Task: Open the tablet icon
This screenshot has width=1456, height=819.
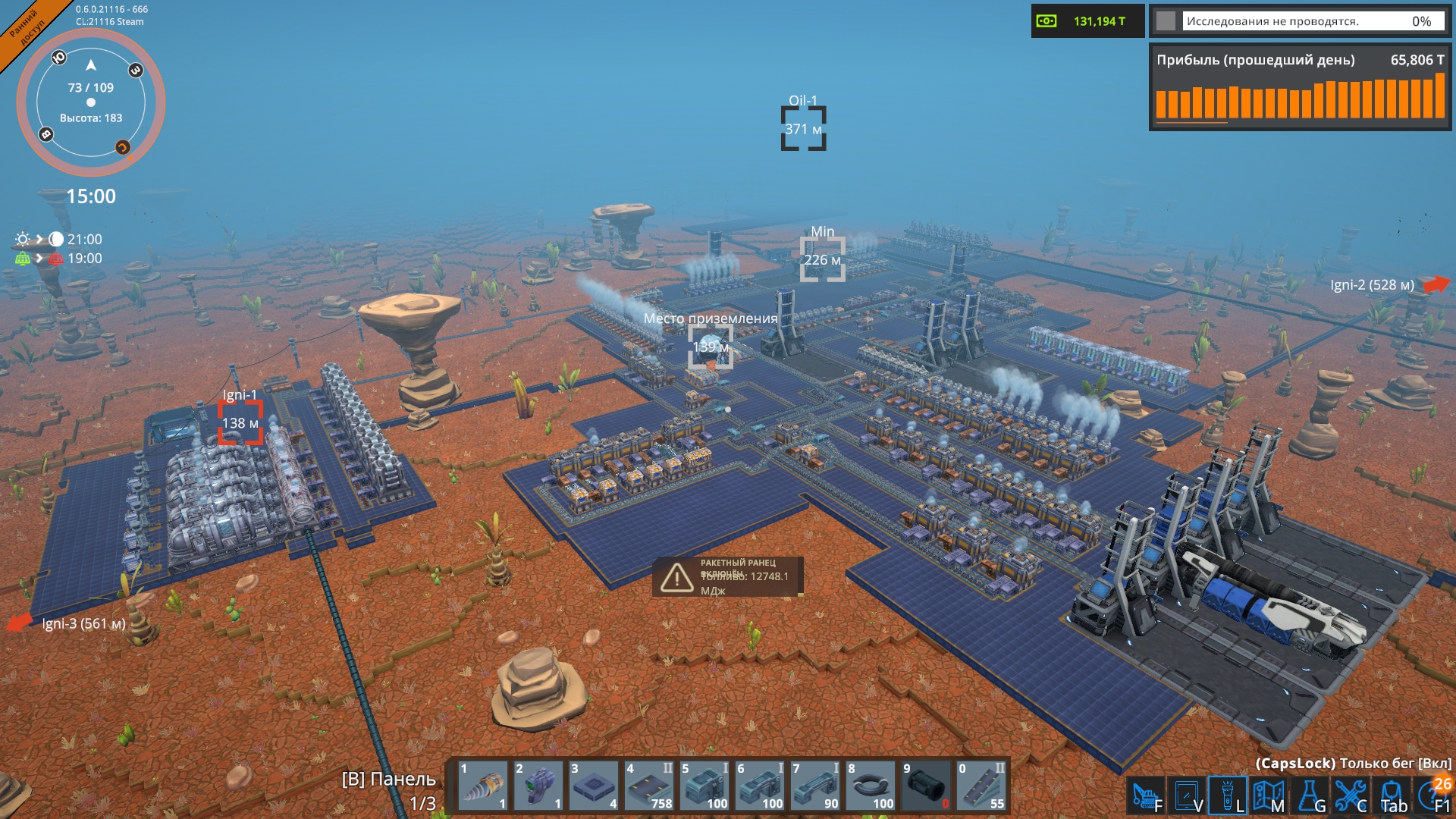Action: pos(1186,796)
